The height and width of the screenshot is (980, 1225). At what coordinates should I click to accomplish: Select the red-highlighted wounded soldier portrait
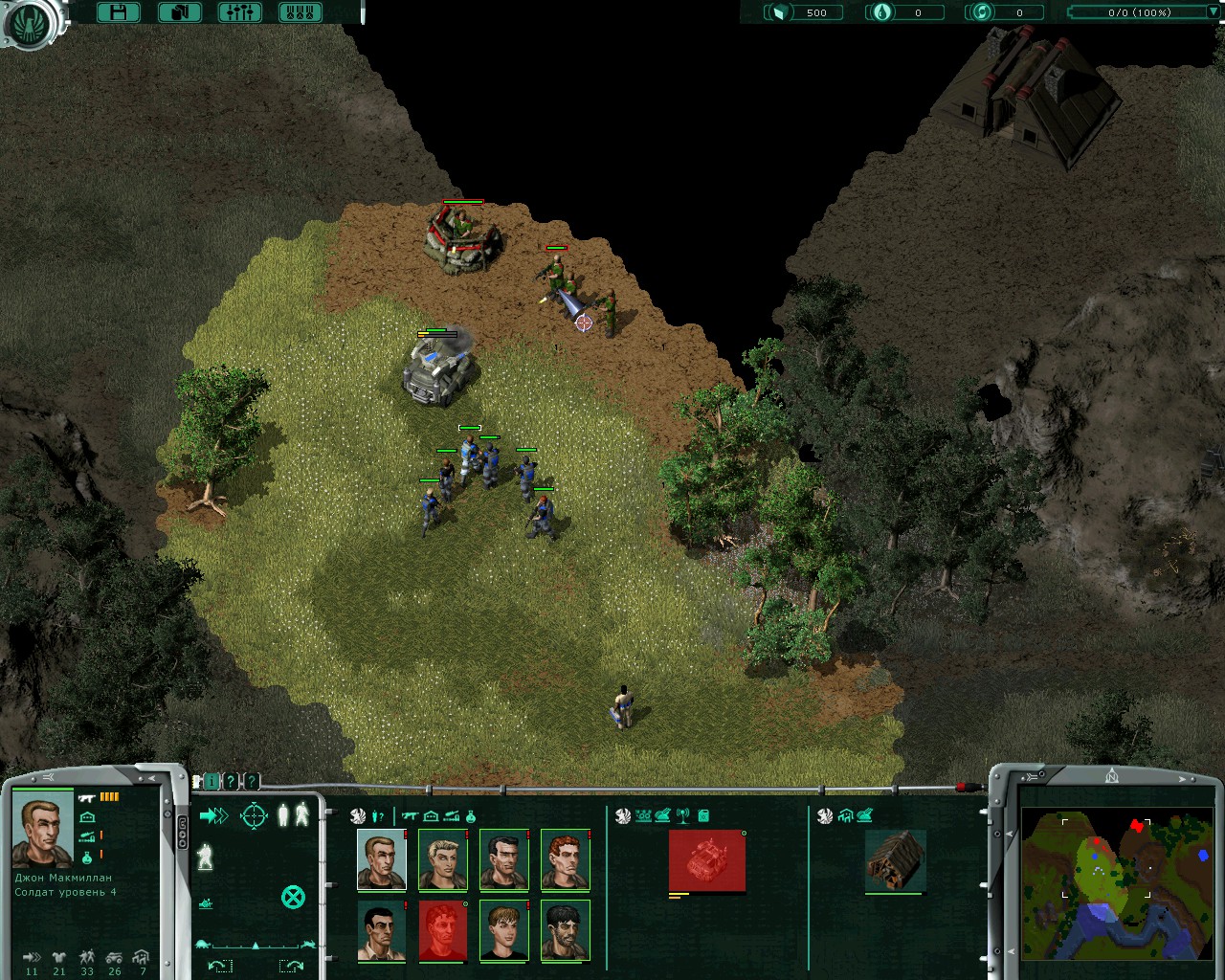[x=443, y=930]
